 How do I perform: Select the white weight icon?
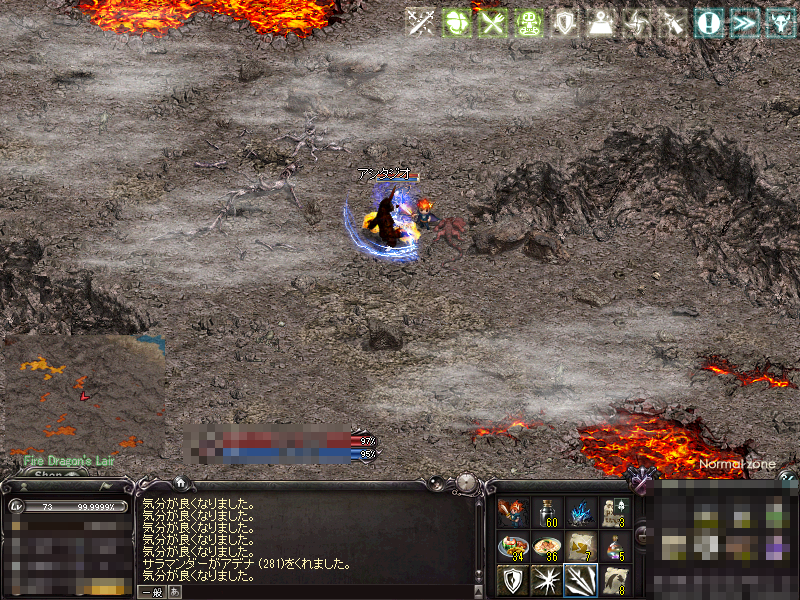pos(600,23)
